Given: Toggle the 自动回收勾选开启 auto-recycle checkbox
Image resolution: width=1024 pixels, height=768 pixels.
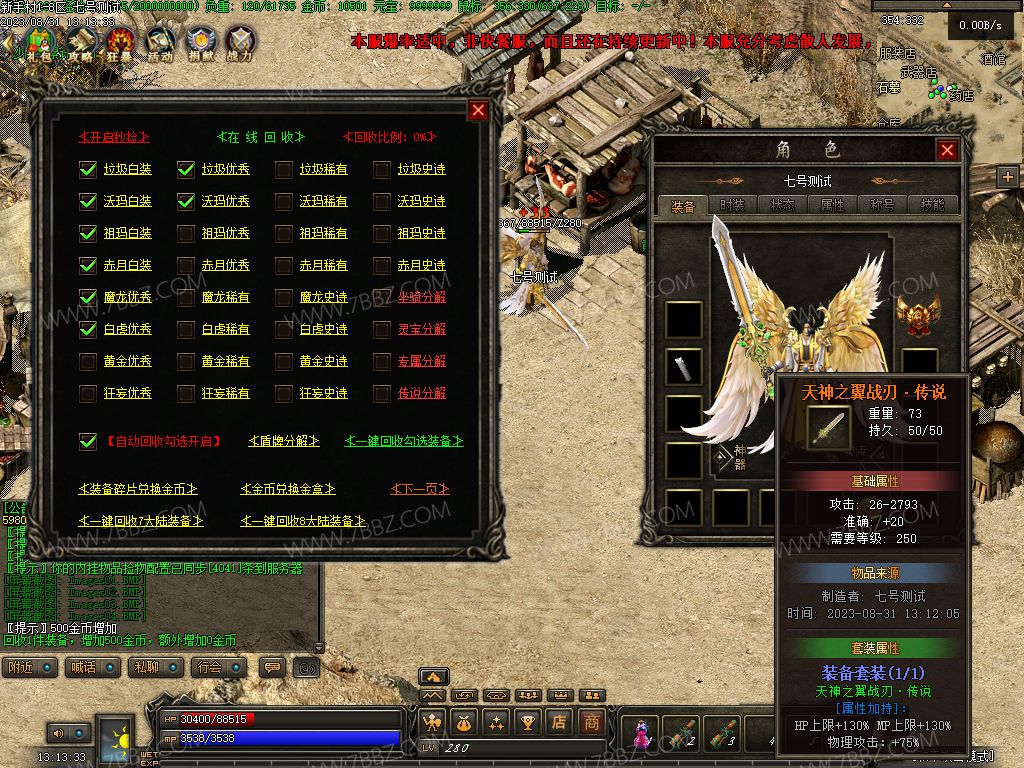Looking at the screenshot, I should pos(88,441).
